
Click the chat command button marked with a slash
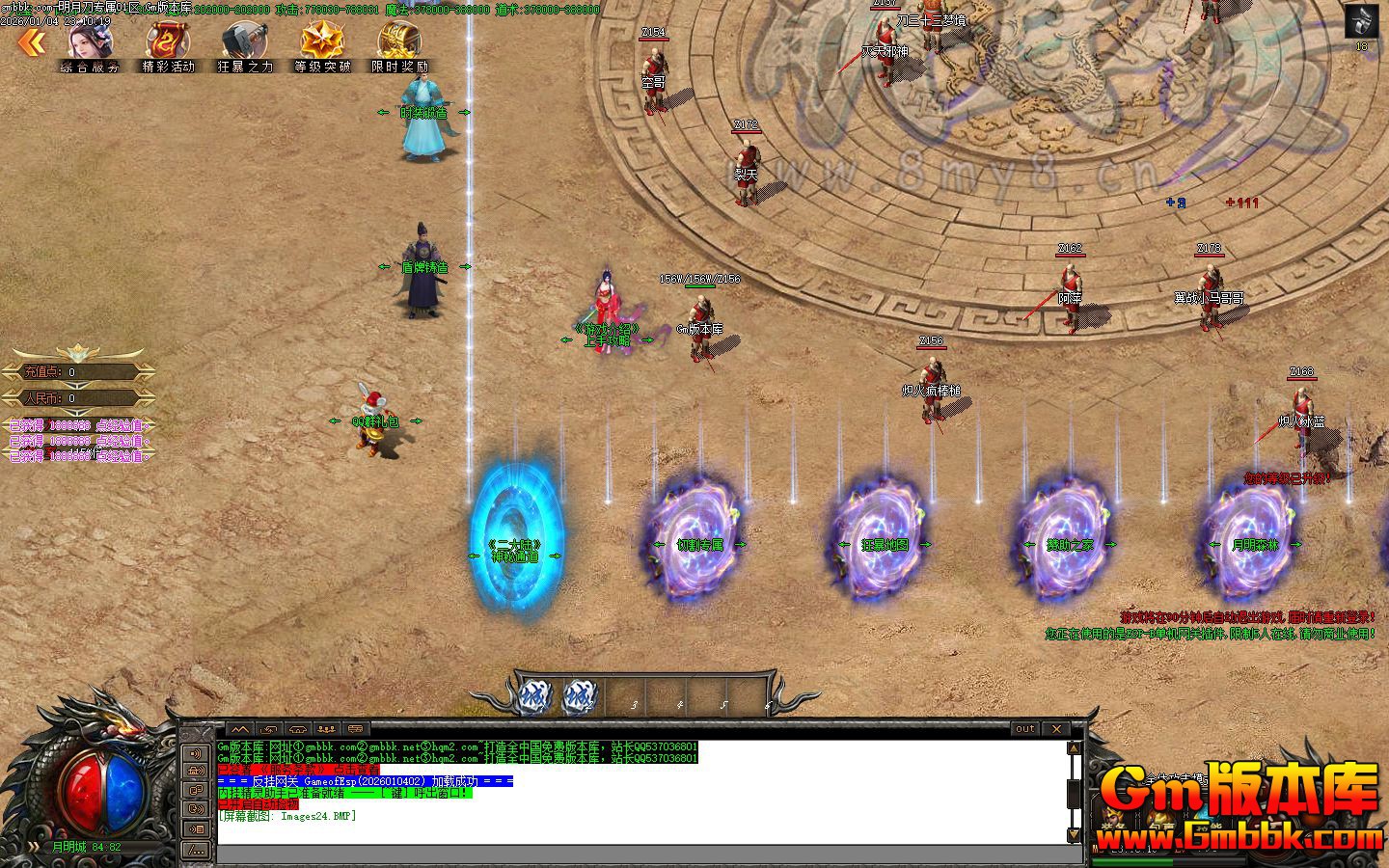(197, 849)
